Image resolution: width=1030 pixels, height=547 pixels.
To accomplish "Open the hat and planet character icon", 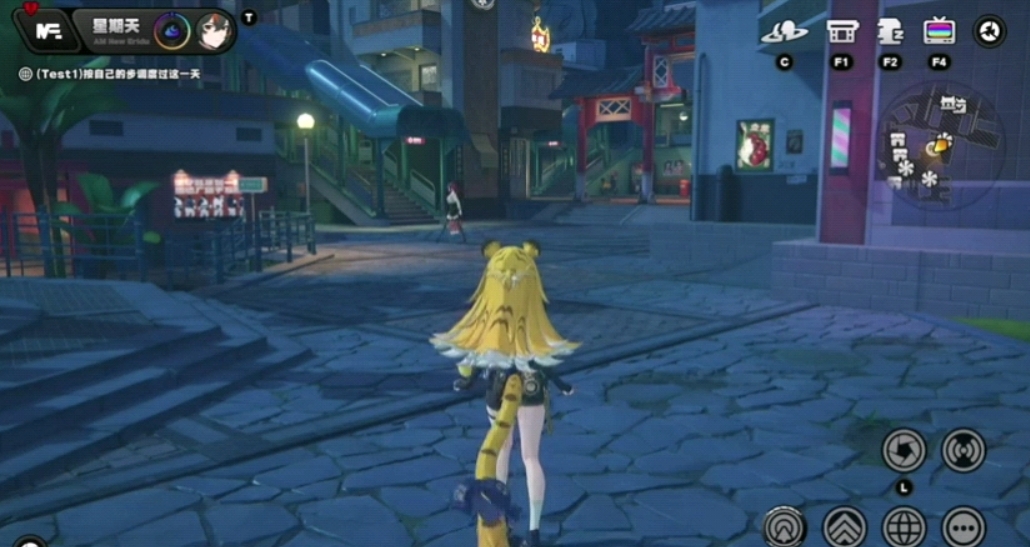I will (784, 32).
